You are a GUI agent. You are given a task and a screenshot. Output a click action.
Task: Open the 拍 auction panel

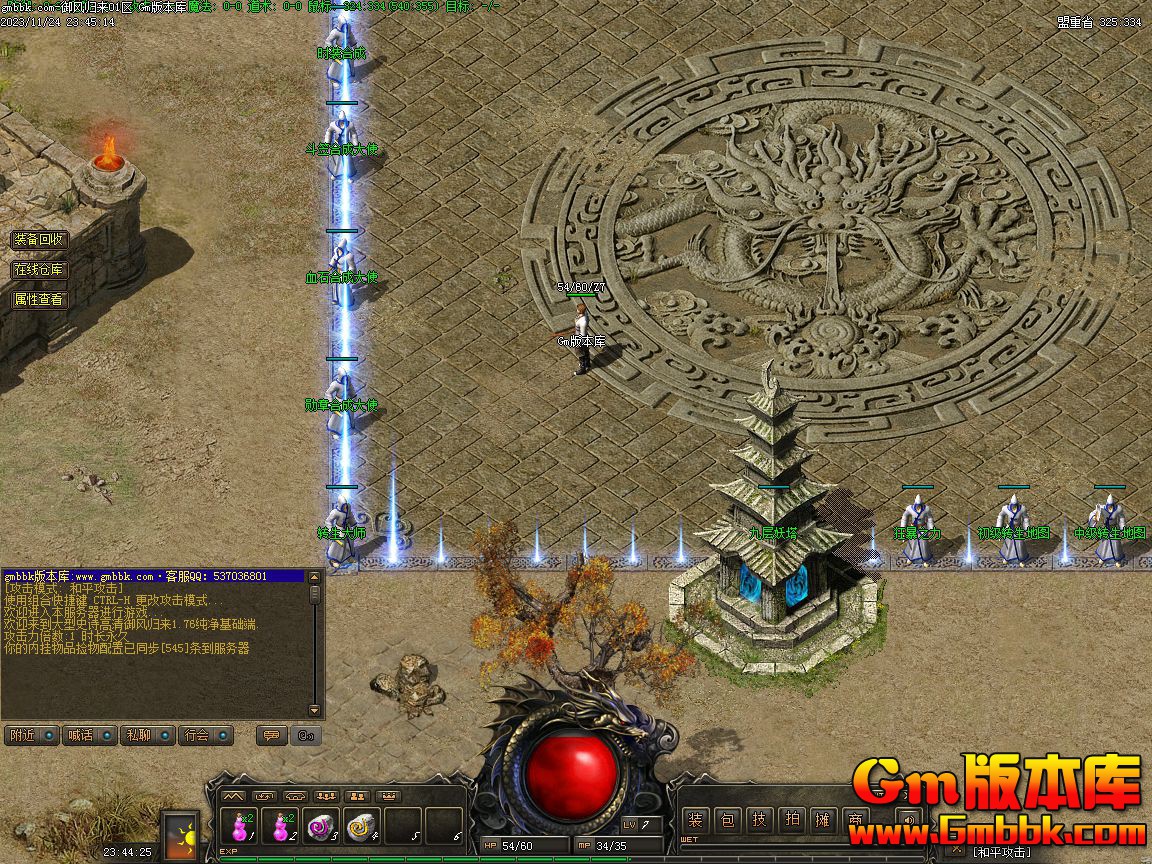pyautogui.click(x=792, y=820)
